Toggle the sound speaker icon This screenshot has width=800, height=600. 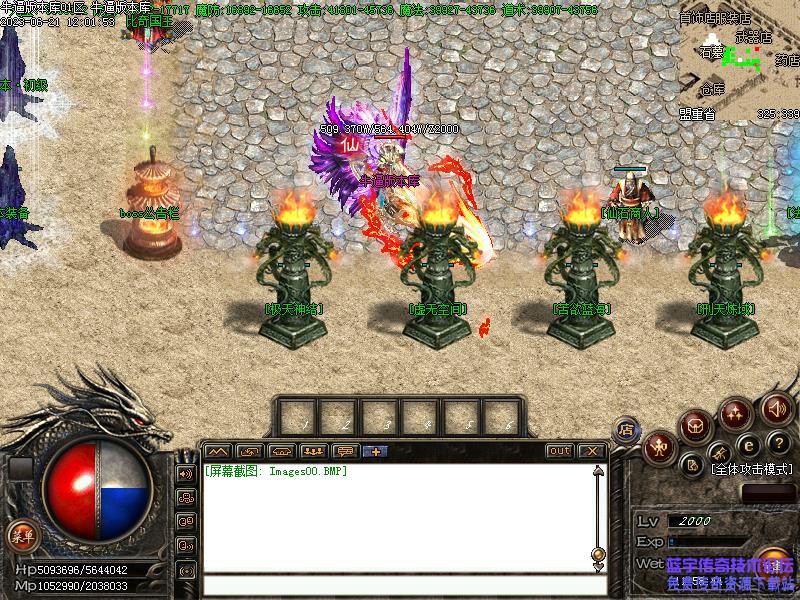pos(777,408)
